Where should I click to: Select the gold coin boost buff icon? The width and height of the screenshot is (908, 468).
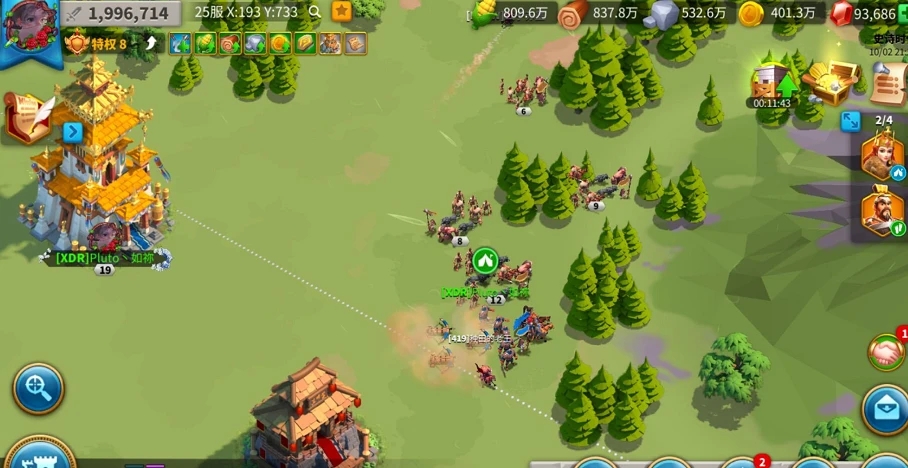(x=280, y=44)
